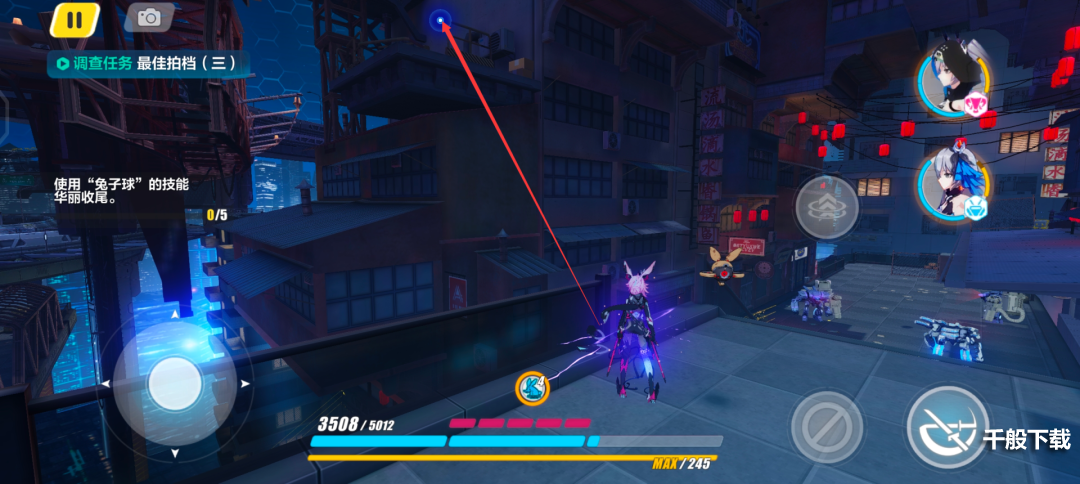Viewport: 1080px width, 484px height.
Task: Switch to the teammate with the pink badge
Action: [953, 82]
